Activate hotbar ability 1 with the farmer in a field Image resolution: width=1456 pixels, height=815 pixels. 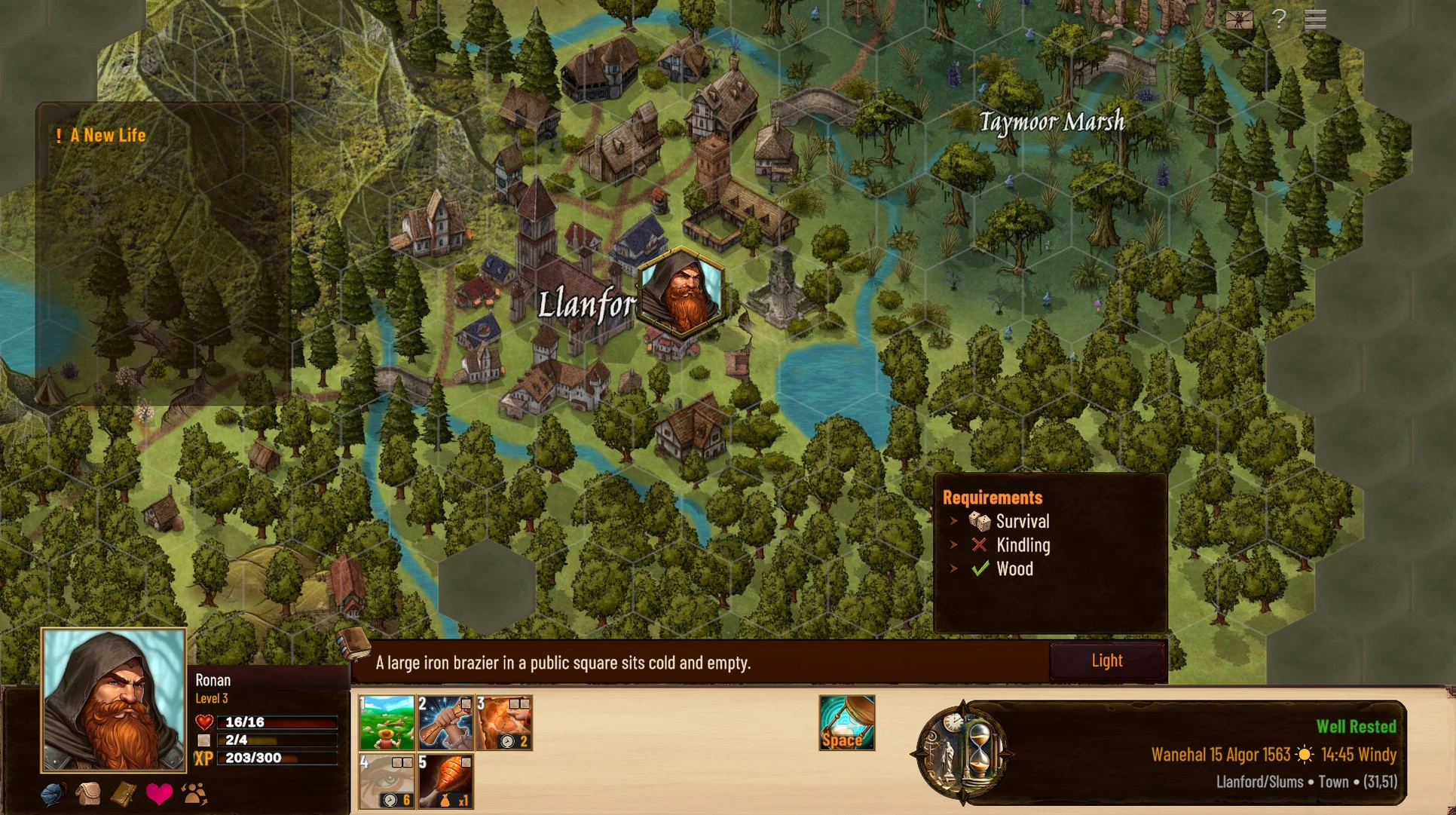tap(387, 722)
